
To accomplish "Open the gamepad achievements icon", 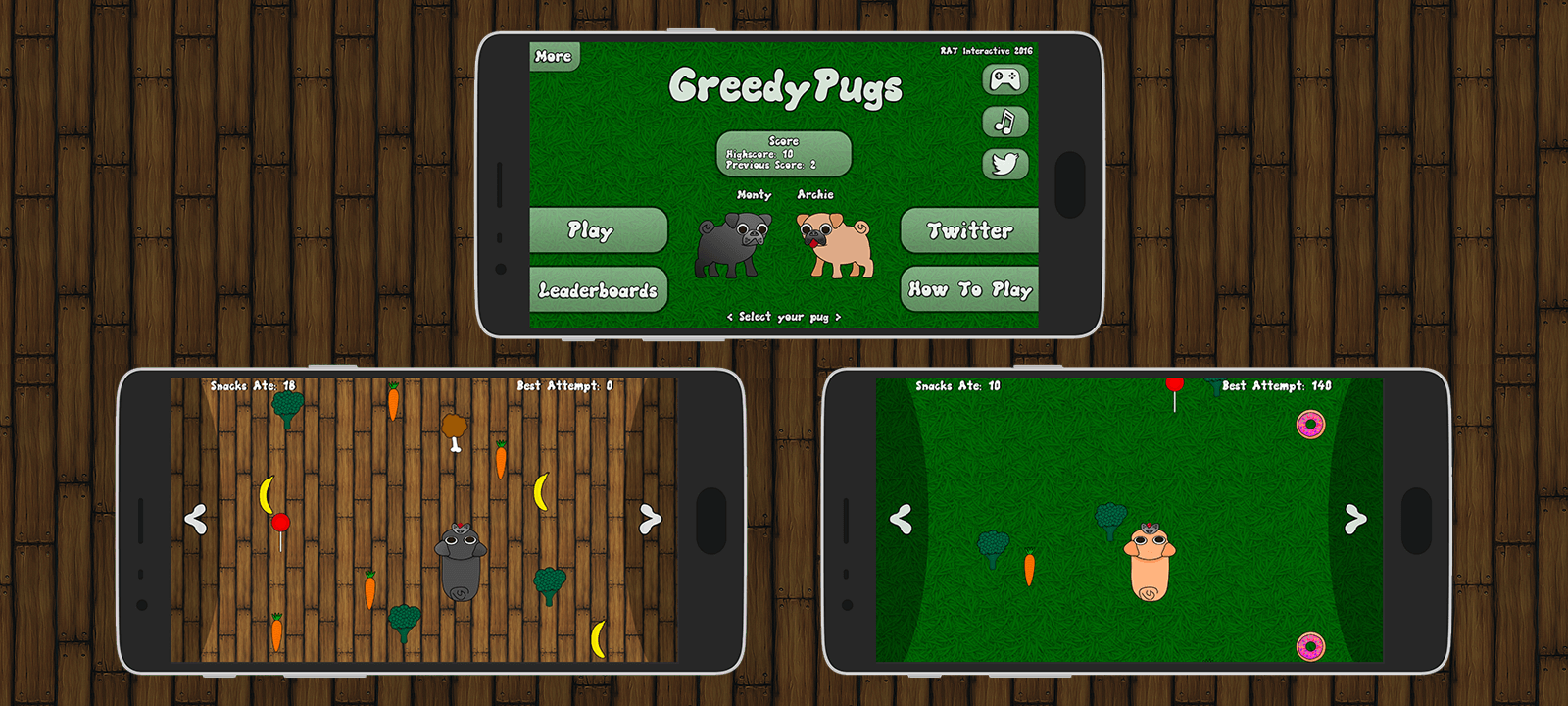I will [1005, 79].
